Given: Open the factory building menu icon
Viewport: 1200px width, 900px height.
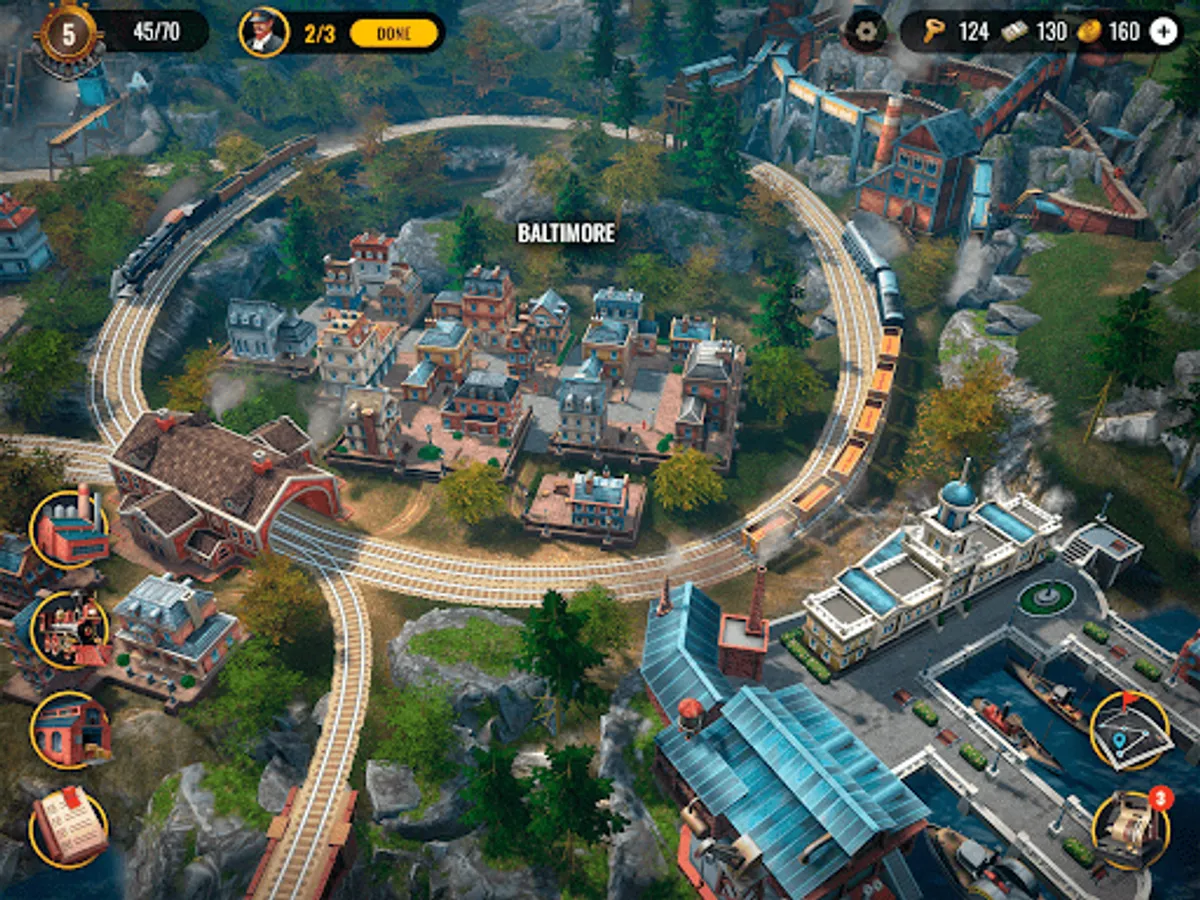Looking at the screenshot, I should point(69,529).
